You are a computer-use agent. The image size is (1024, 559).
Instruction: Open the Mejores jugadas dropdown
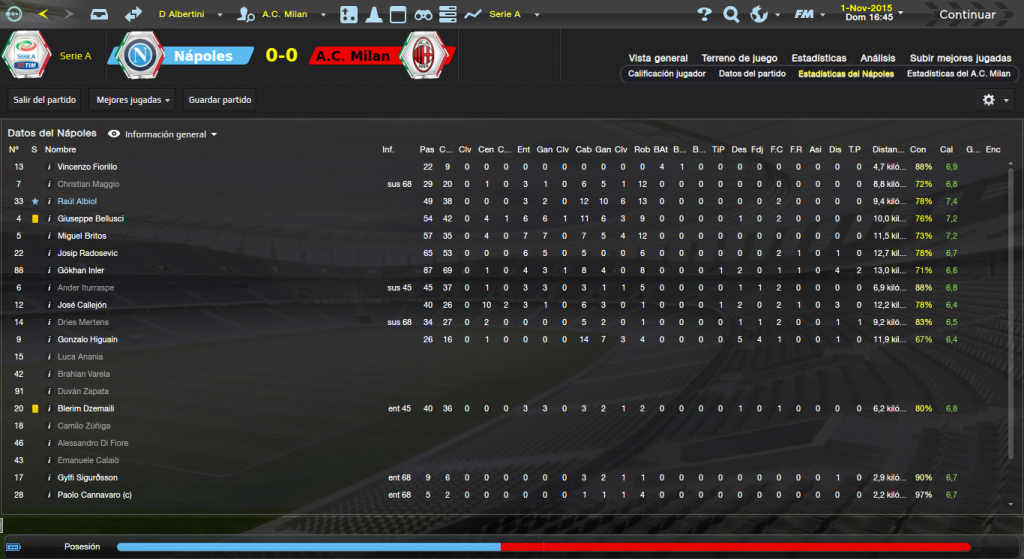point(132,100)
